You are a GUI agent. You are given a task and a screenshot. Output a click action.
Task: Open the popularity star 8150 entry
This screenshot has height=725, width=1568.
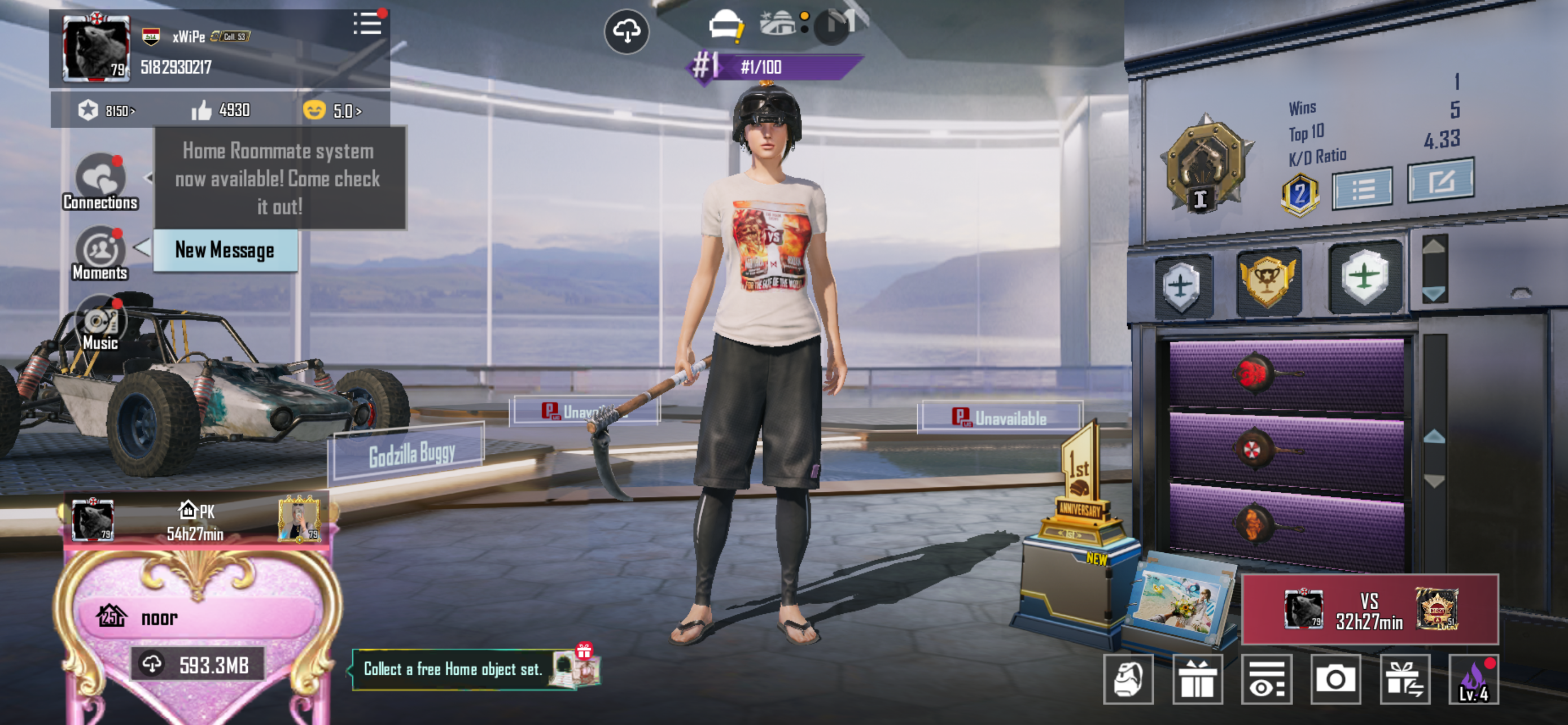(106, 111)
